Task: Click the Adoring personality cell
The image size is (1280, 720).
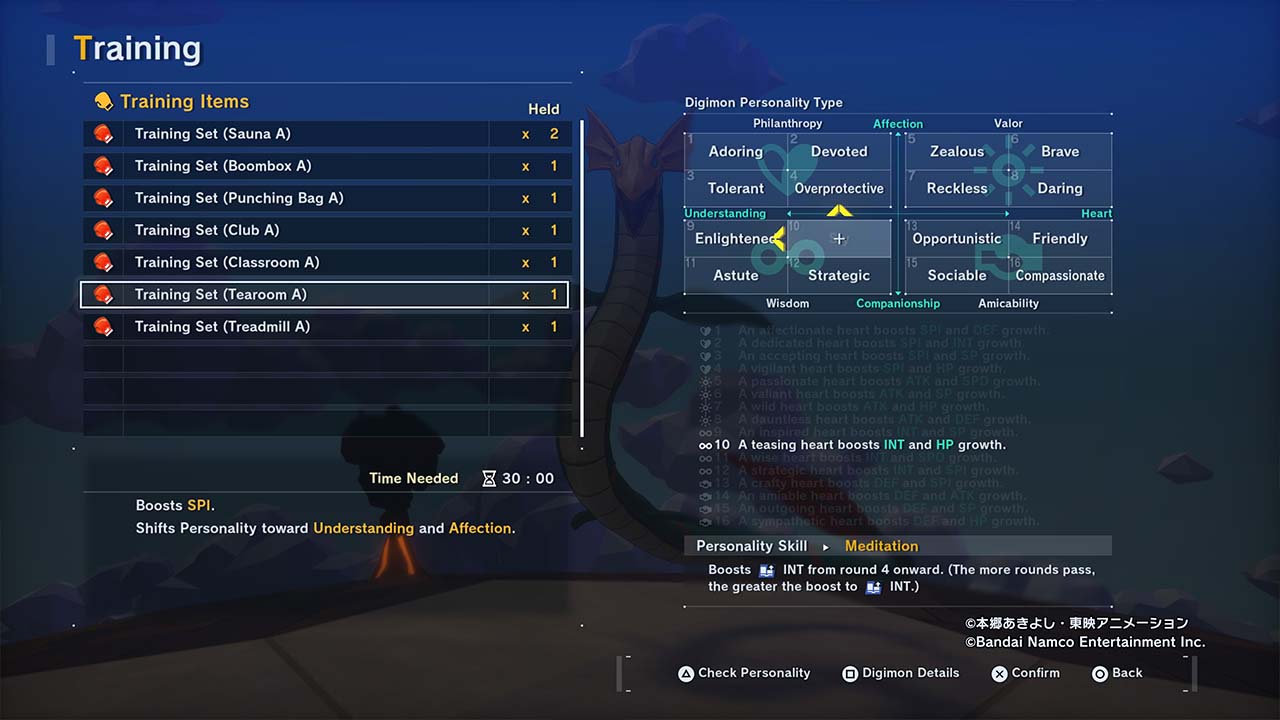Action: click(x=736, y=152)
